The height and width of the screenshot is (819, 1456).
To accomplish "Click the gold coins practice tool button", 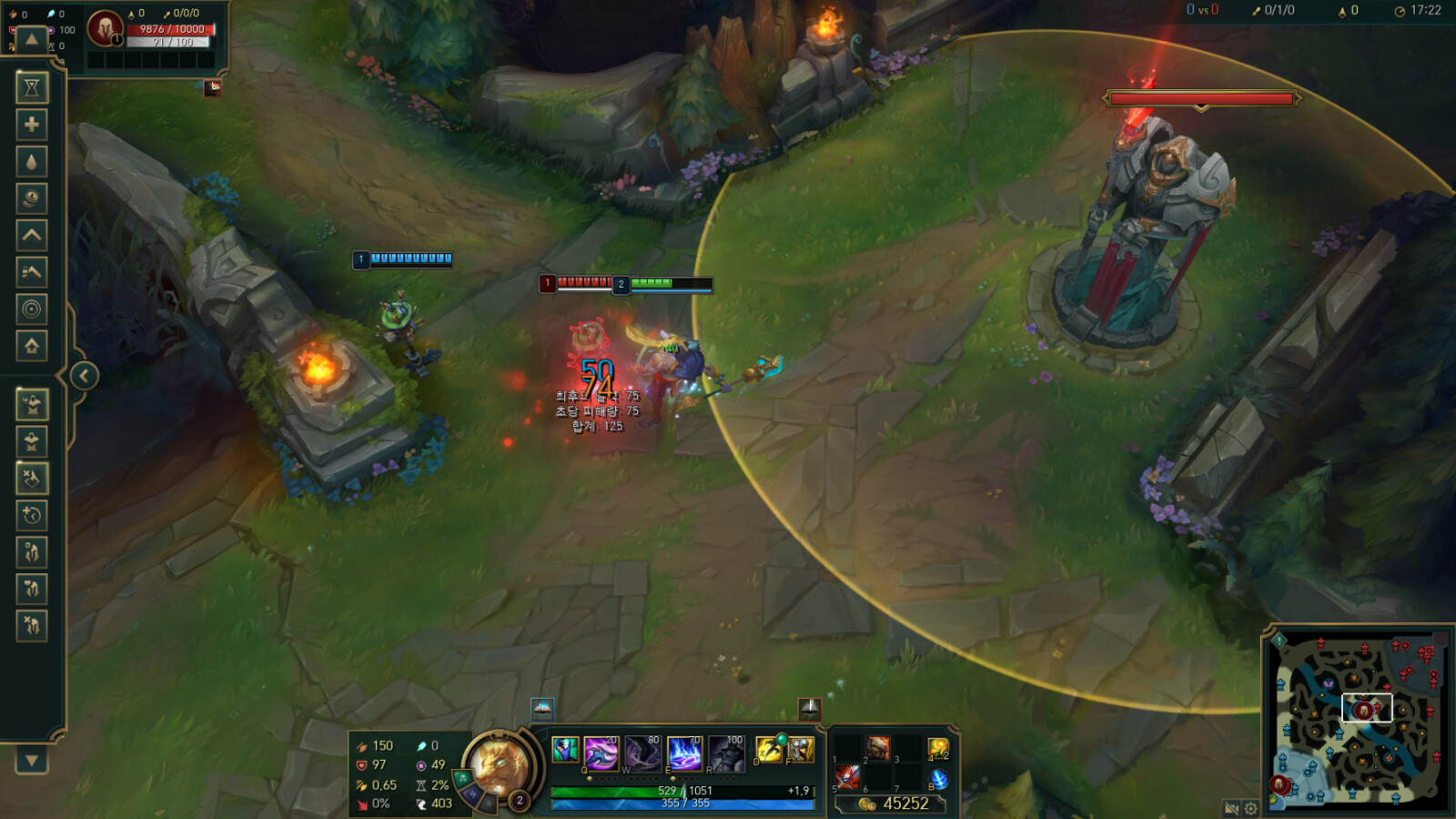I will pyautogui.click(x=32, y=198).
